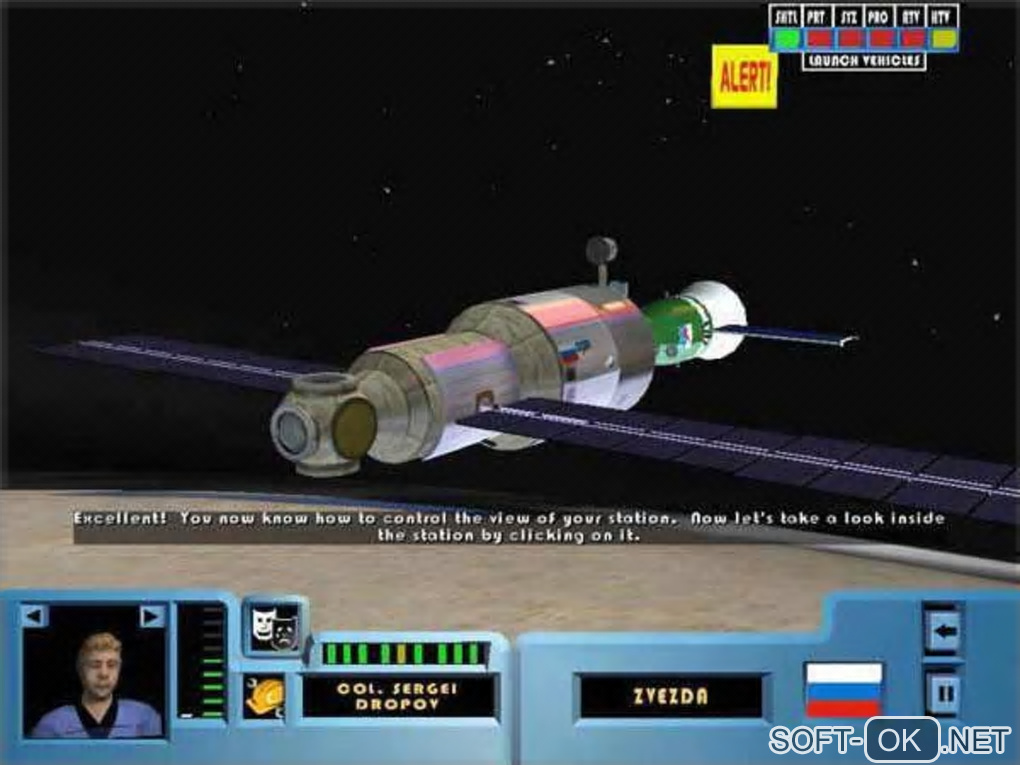Show the previous crew member

click(34, 617)
